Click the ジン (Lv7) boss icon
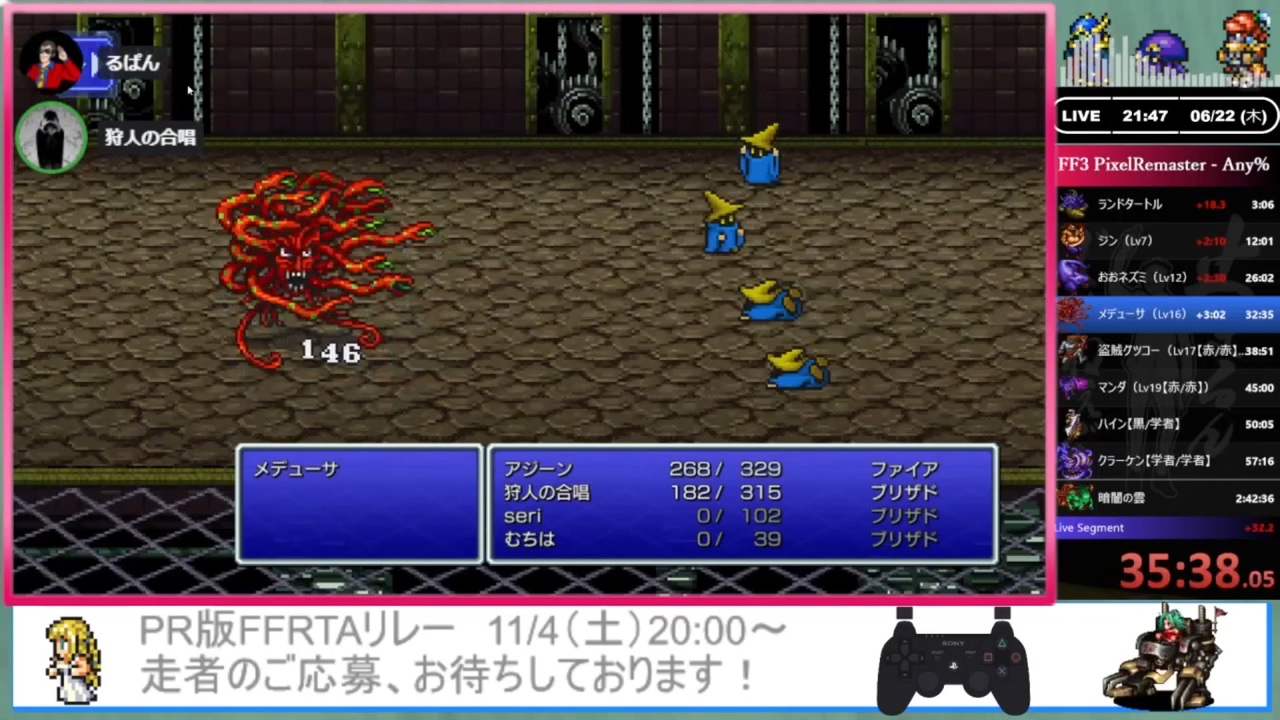This screenshot has height=720, width=1280. 1074,240
